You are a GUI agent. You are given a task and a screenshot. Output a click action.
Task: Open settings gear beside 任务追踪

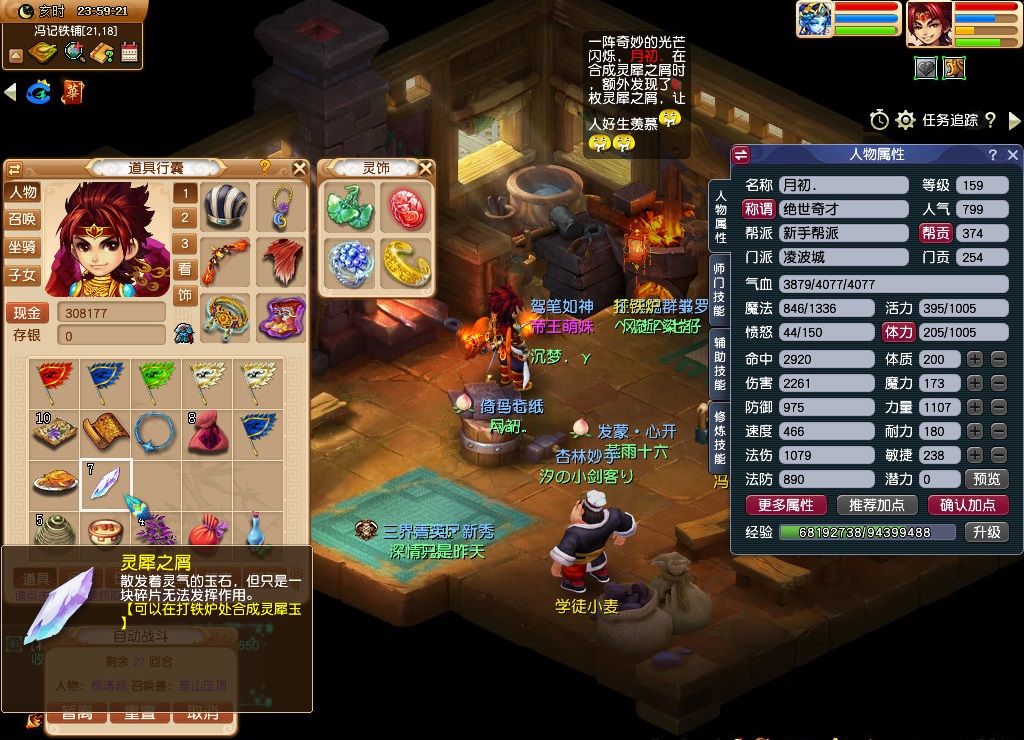pyautogui.click(x=906, y=120)
